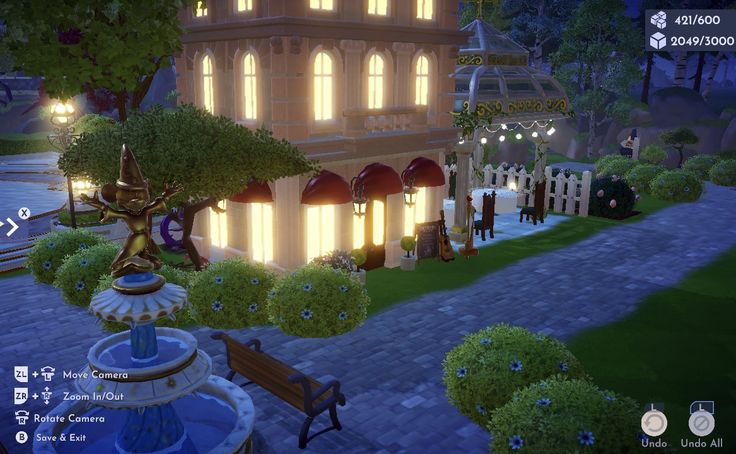Select the Undo All button

(x=701, y=422)
